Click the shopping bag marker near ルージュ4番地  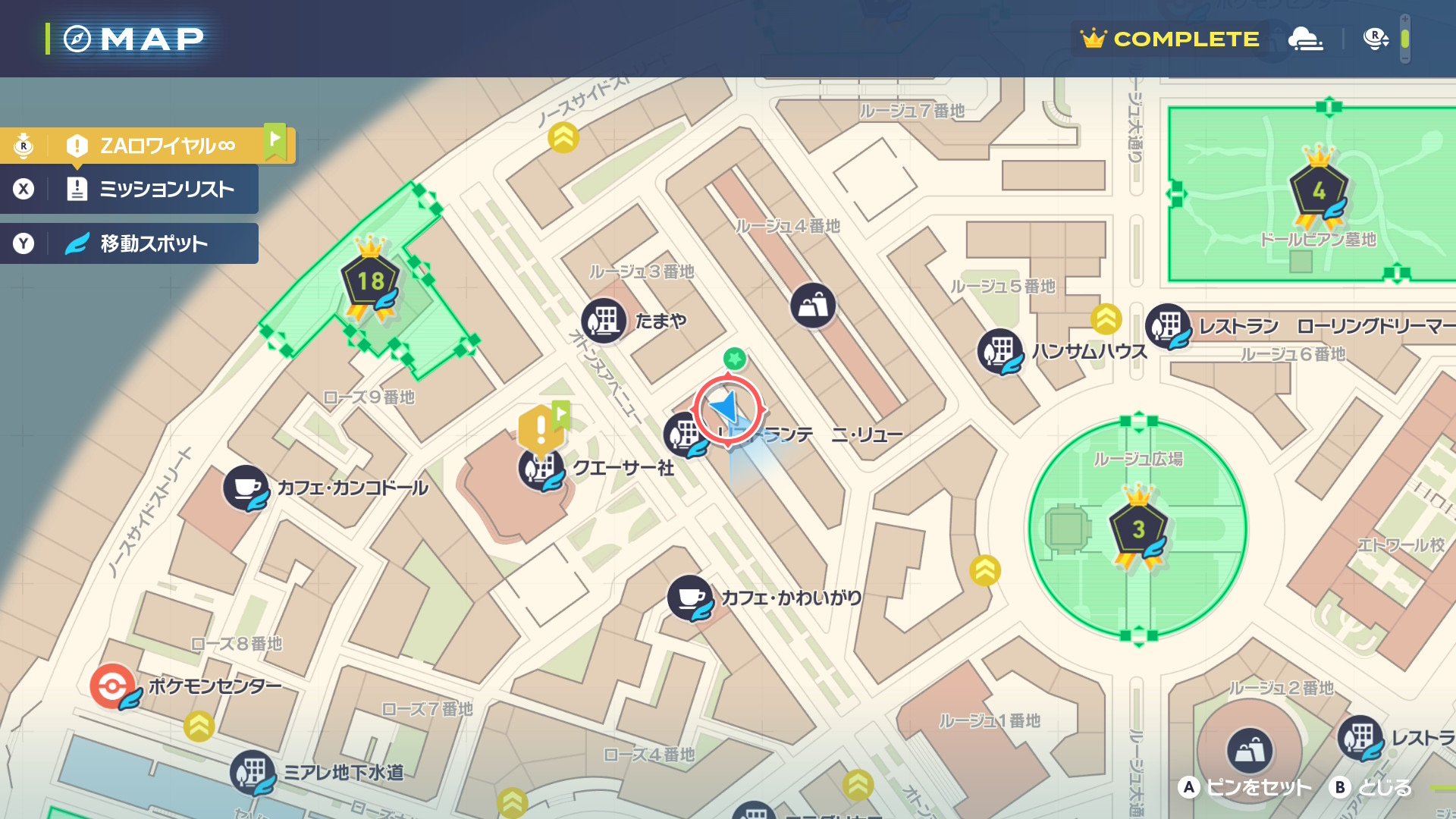click(x=813, y=306)
